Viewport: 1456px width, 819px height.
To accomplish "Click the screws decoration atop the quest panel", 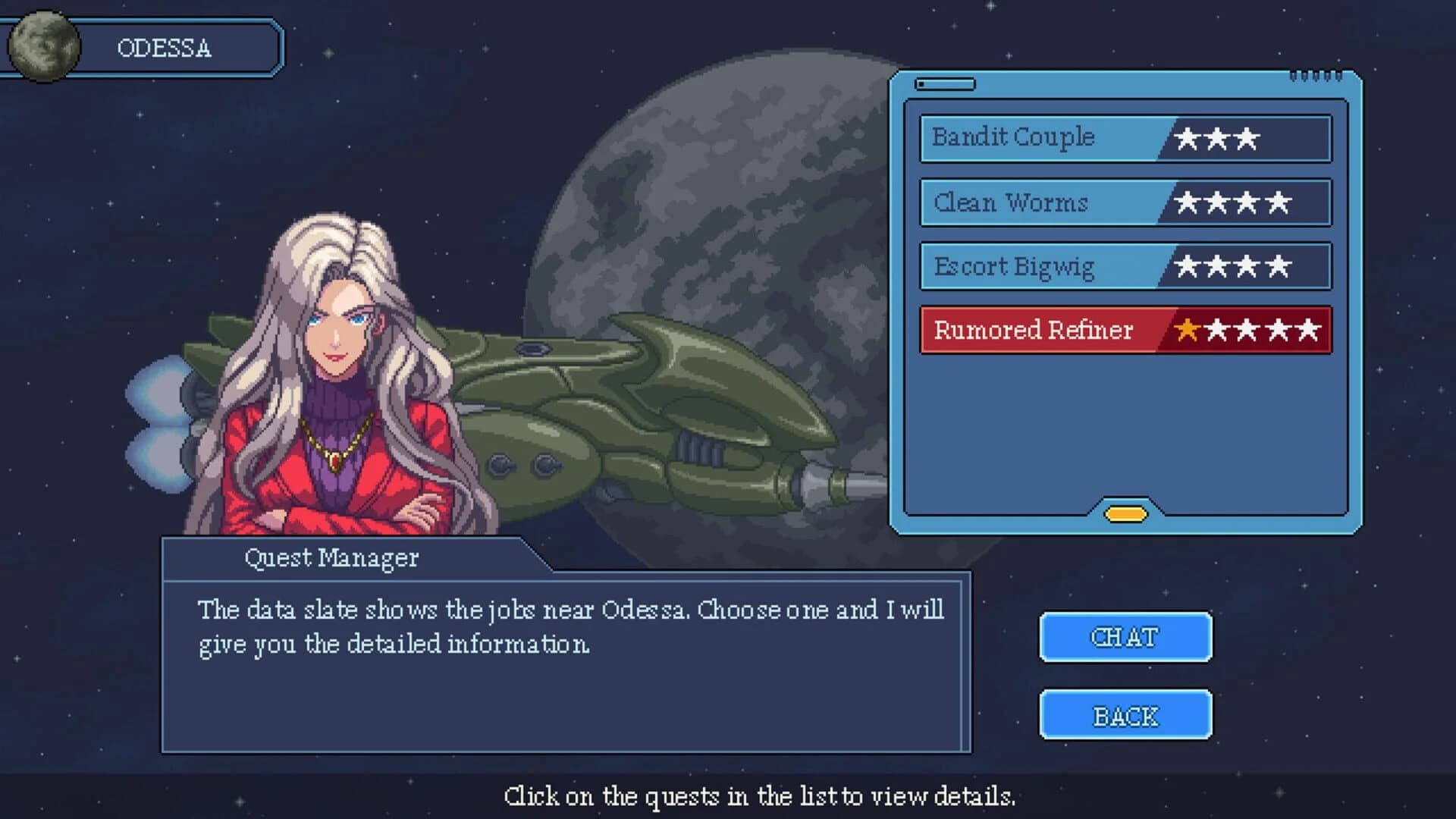I will tap(1316, 74).
